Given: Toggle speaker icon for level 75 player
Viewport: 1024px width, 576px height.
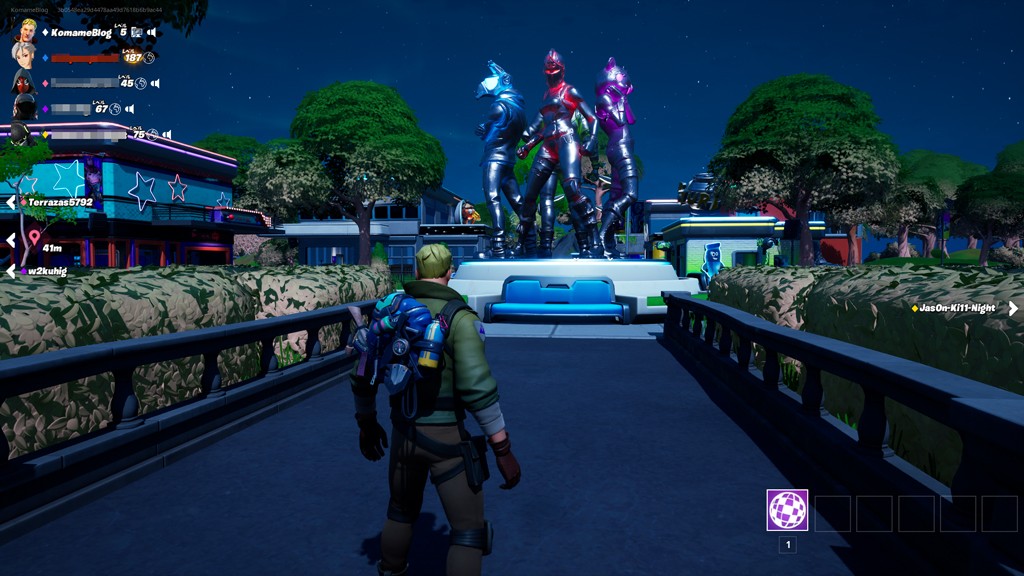Looking at the screenshot, I should pos(165,135).
